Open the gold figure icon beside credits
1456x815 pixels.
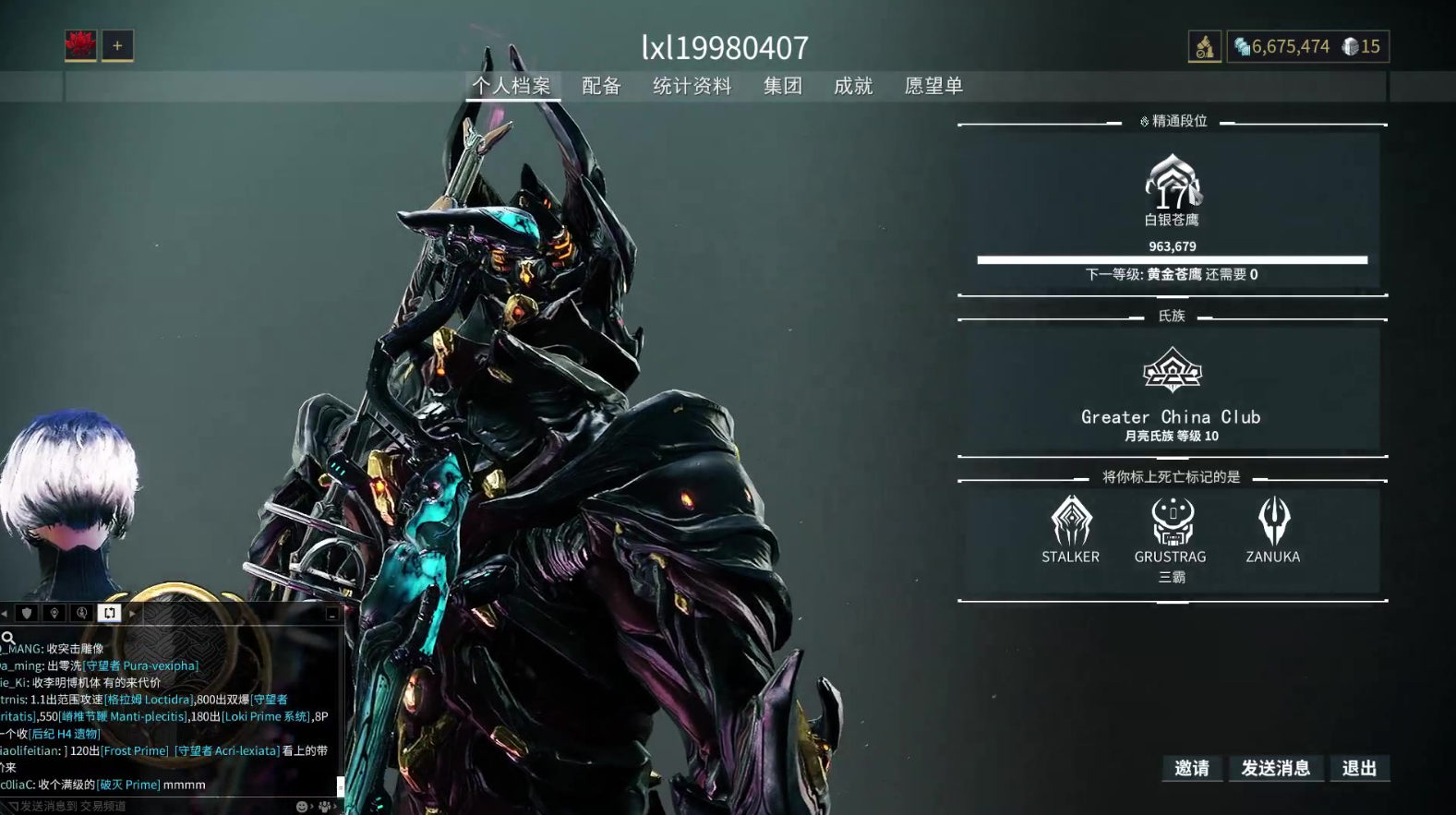(x=1204, y=46)
